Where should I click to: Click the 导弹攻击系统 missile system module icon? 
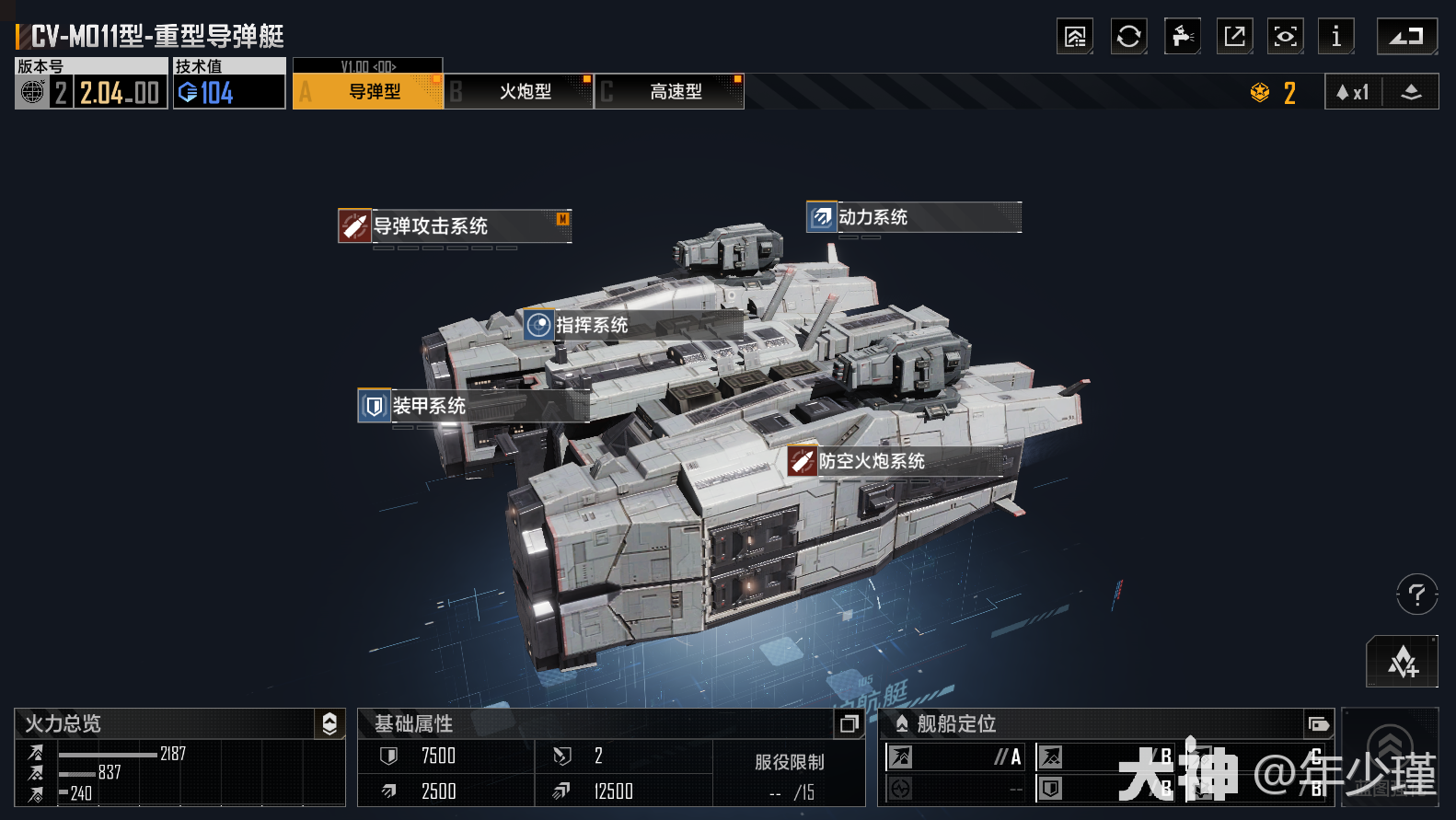[354, 225]
